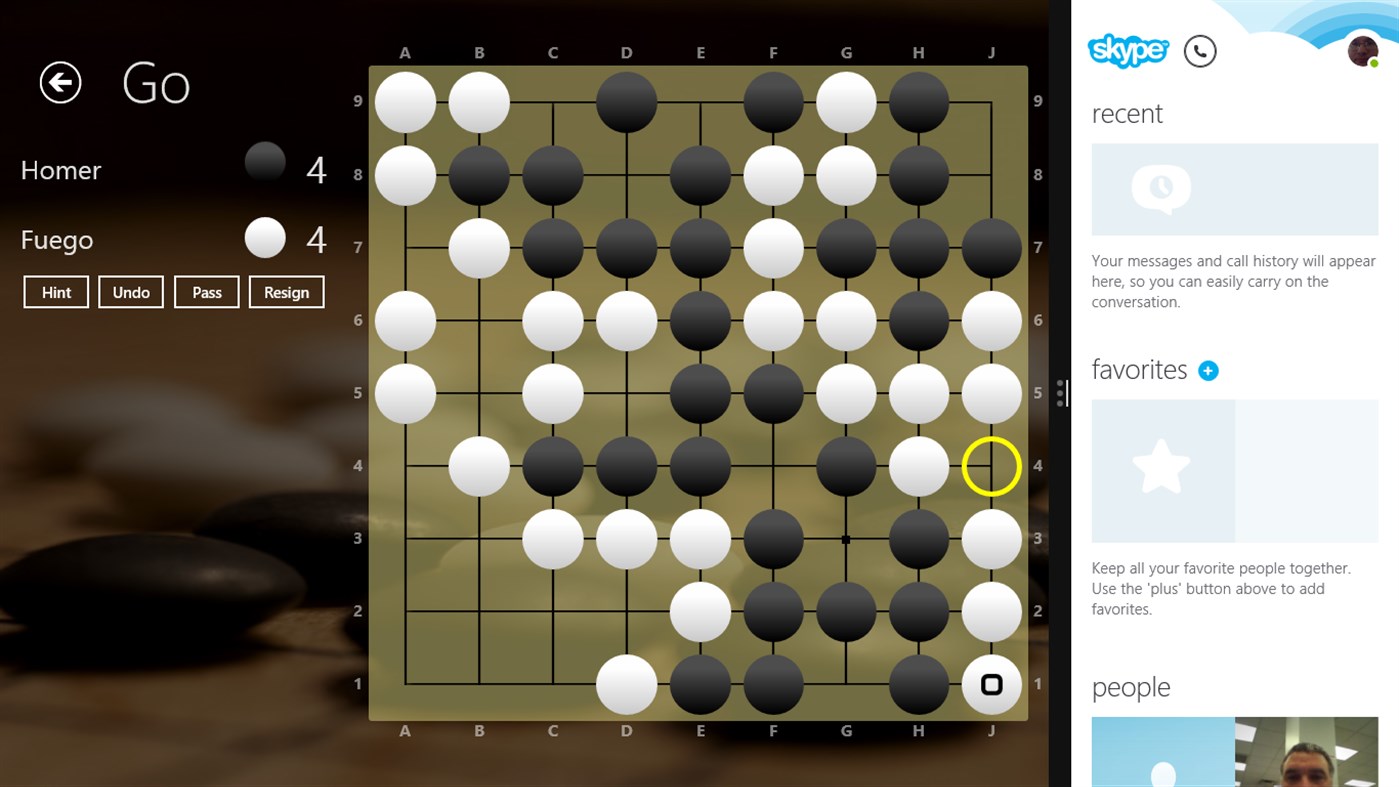Pass your turn

[x=206, y=292]
